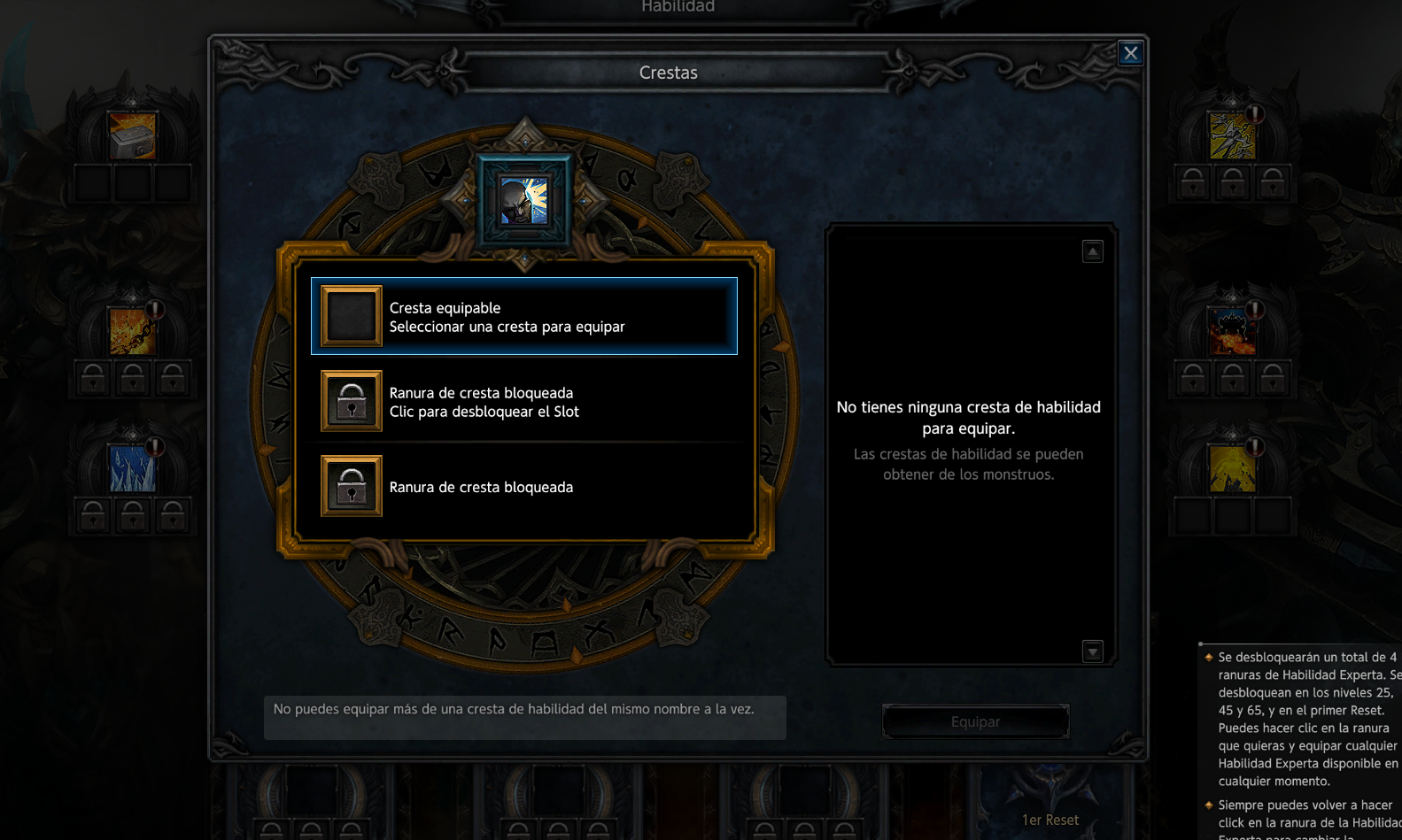Select the orange anvil skill icon

133,135
